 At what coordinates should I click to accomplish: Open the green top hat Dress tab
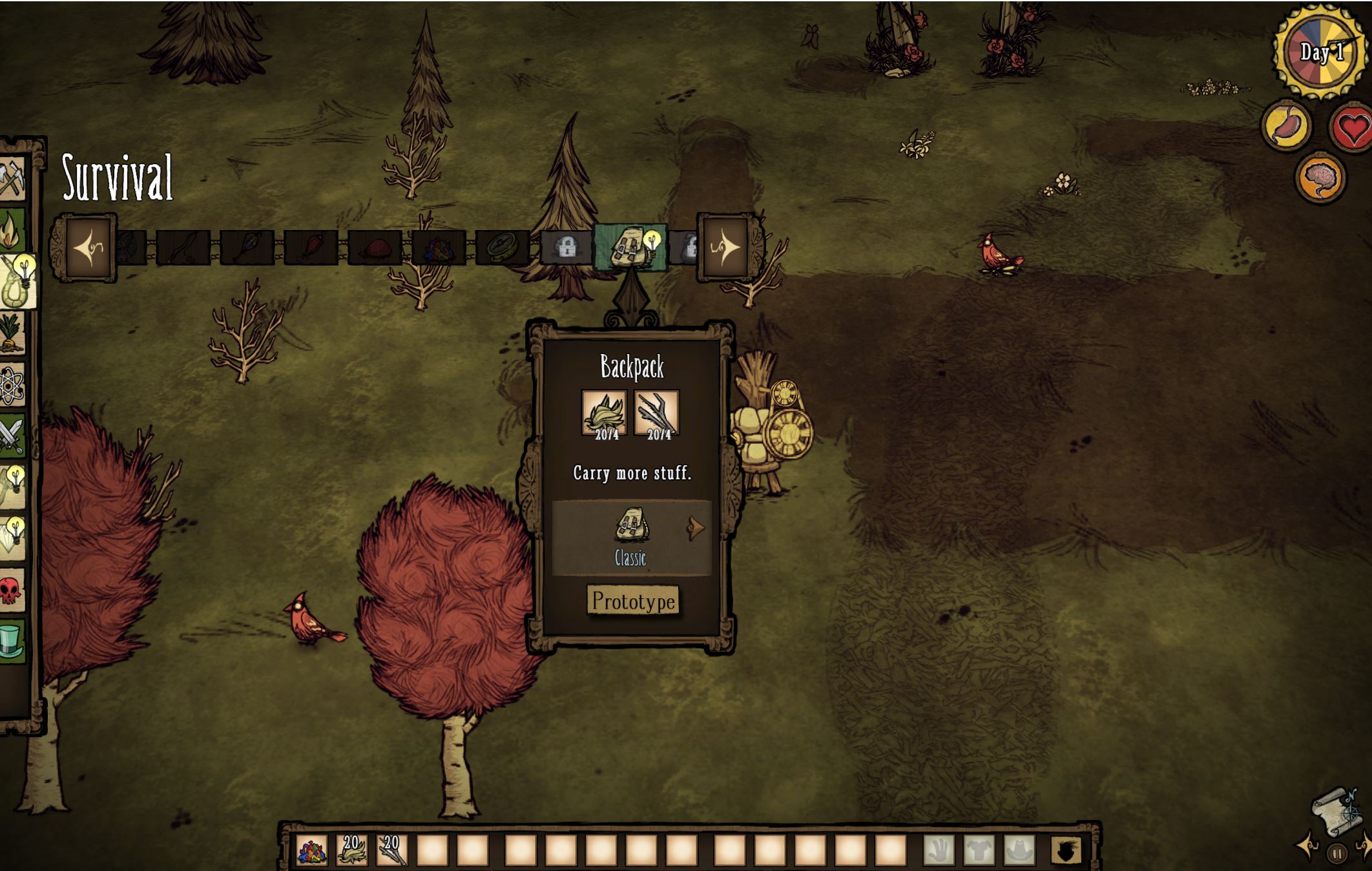click(x=12, y=640)
